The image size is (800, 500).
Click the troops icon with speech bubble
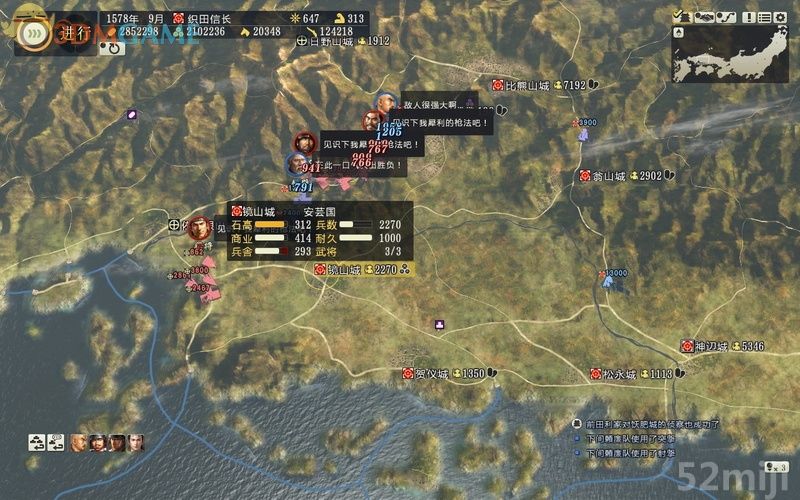point(58,441)
